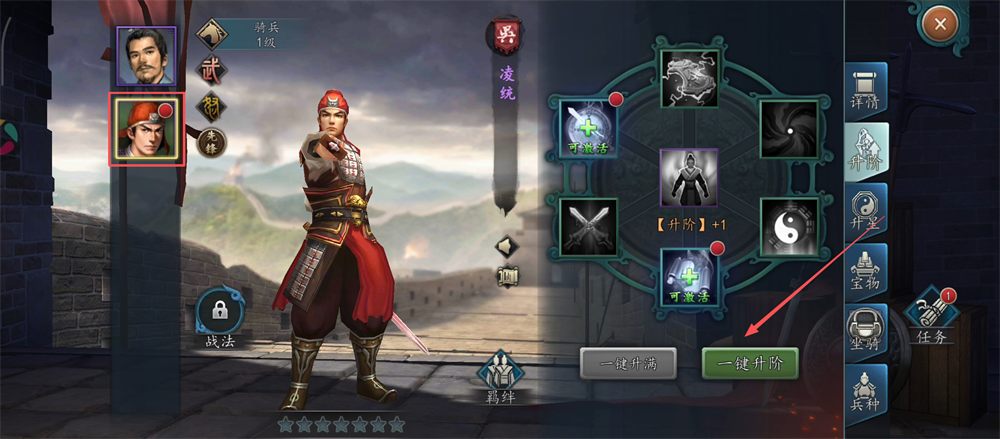
Task: Select the crossed swords slot
Action: click(588, 227)
